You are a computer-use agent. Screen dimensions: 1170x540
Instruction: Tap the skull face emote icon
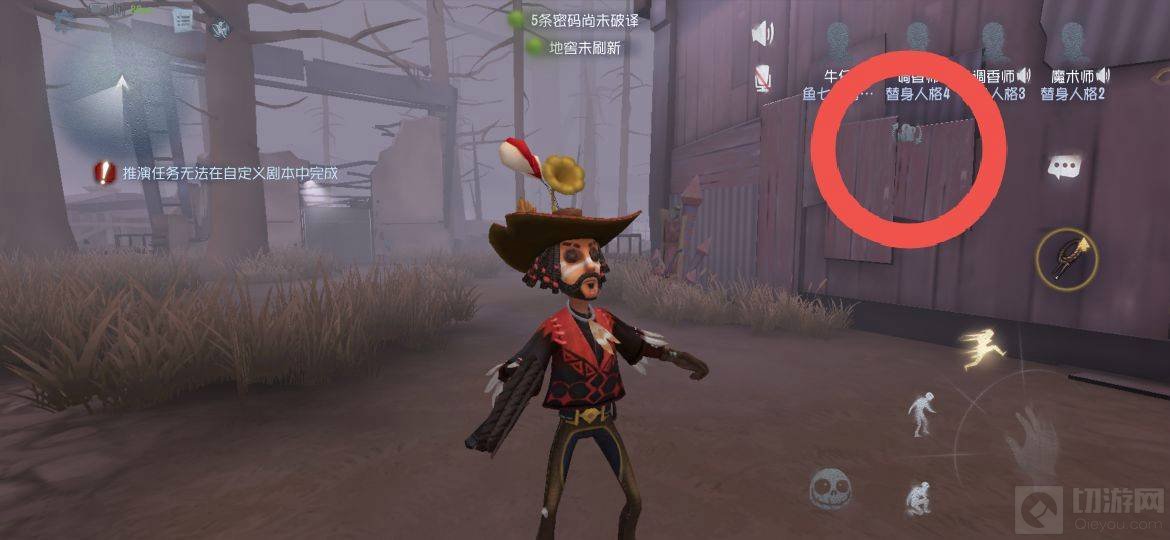830,488
